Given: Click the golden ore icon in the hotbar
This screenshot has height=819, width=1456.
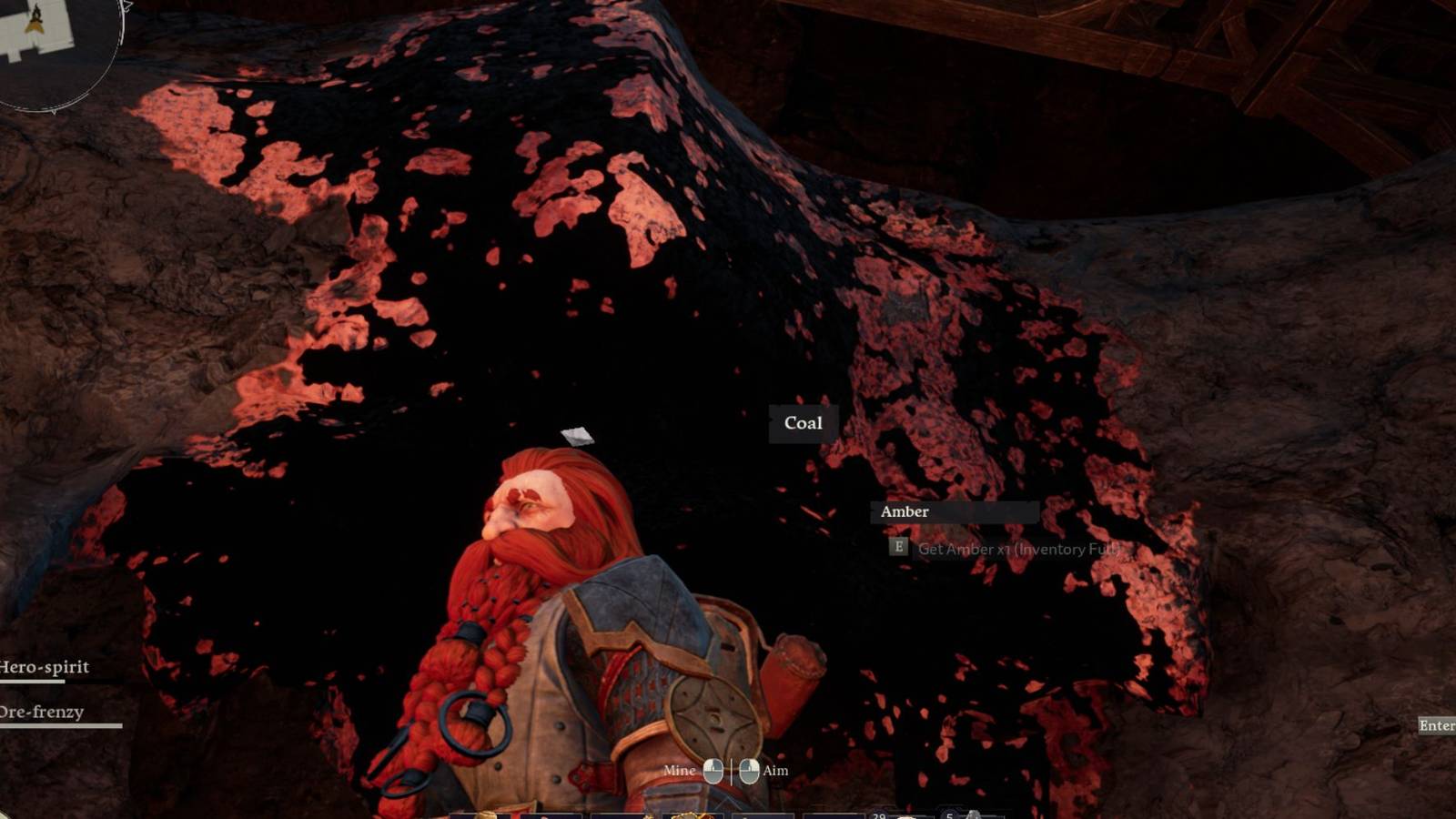Looking at the screenshot, I should tap(688, 814).
